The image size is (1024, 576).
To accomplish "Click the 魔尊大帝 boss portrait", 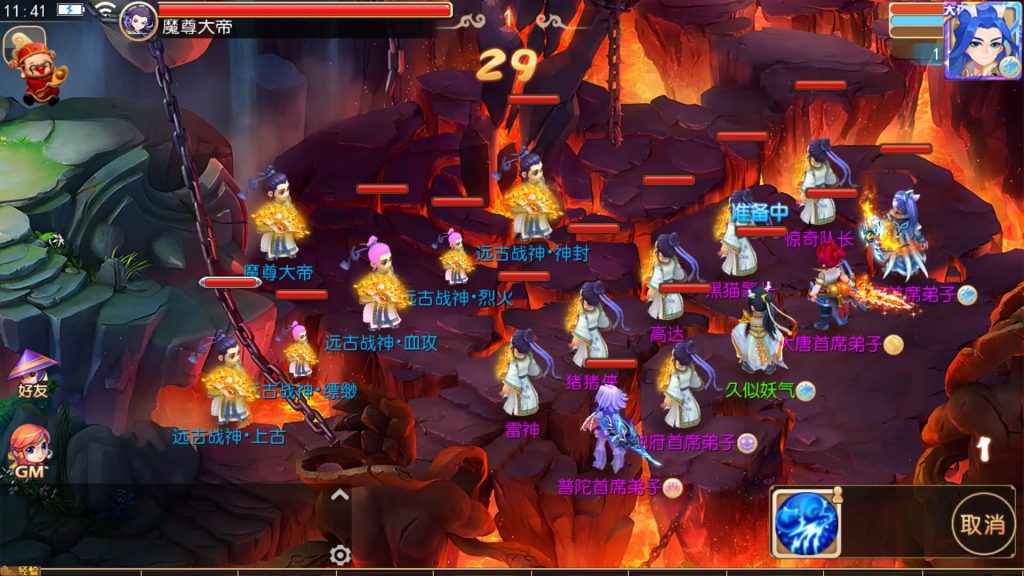I will click(139, 20).
